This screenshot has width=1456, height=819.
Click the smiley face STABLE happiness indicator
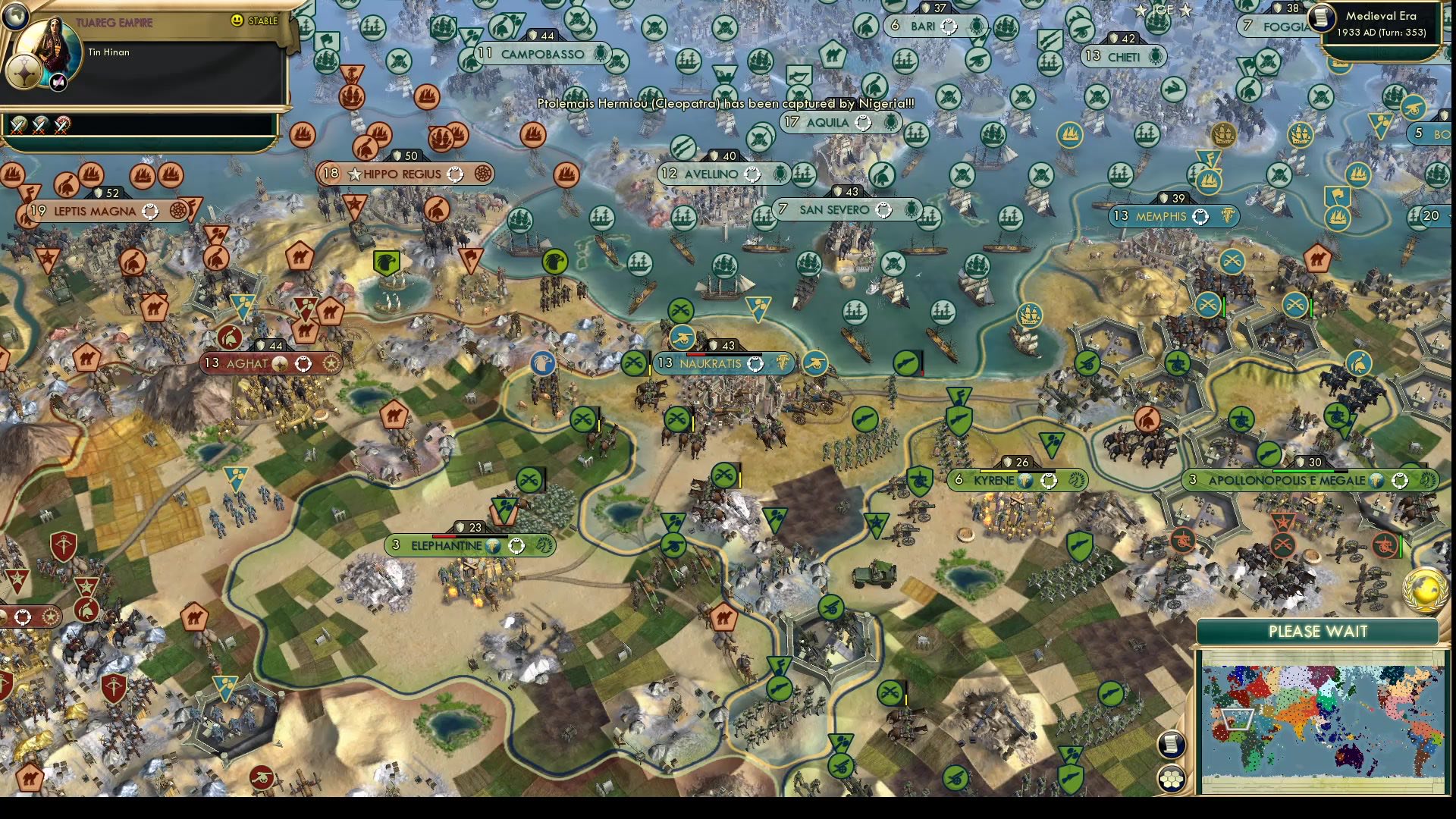pyautogui.click(x=238, y=21)
